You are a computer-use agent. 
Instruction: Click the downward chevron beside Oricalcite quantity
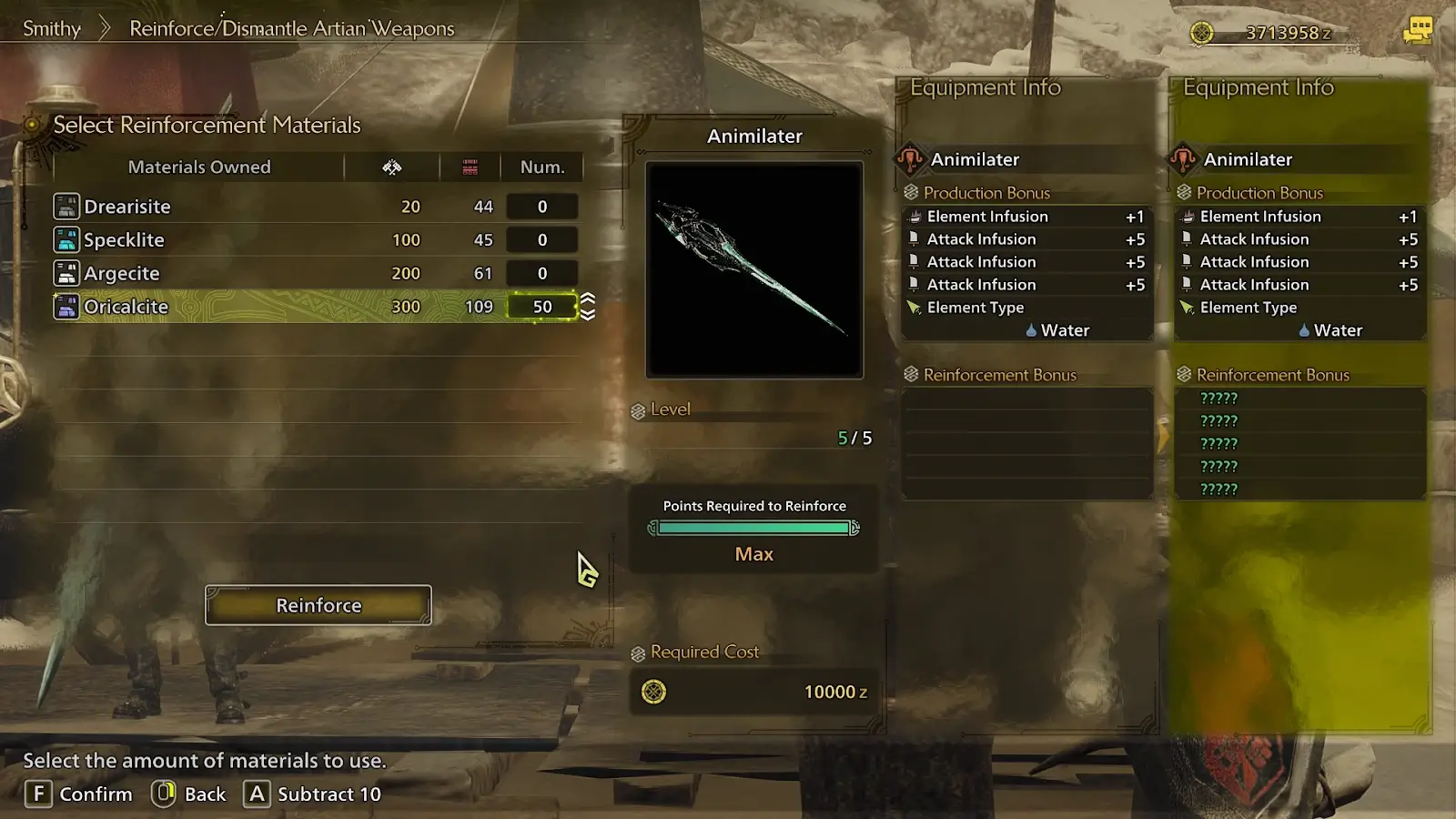point(588,314)
